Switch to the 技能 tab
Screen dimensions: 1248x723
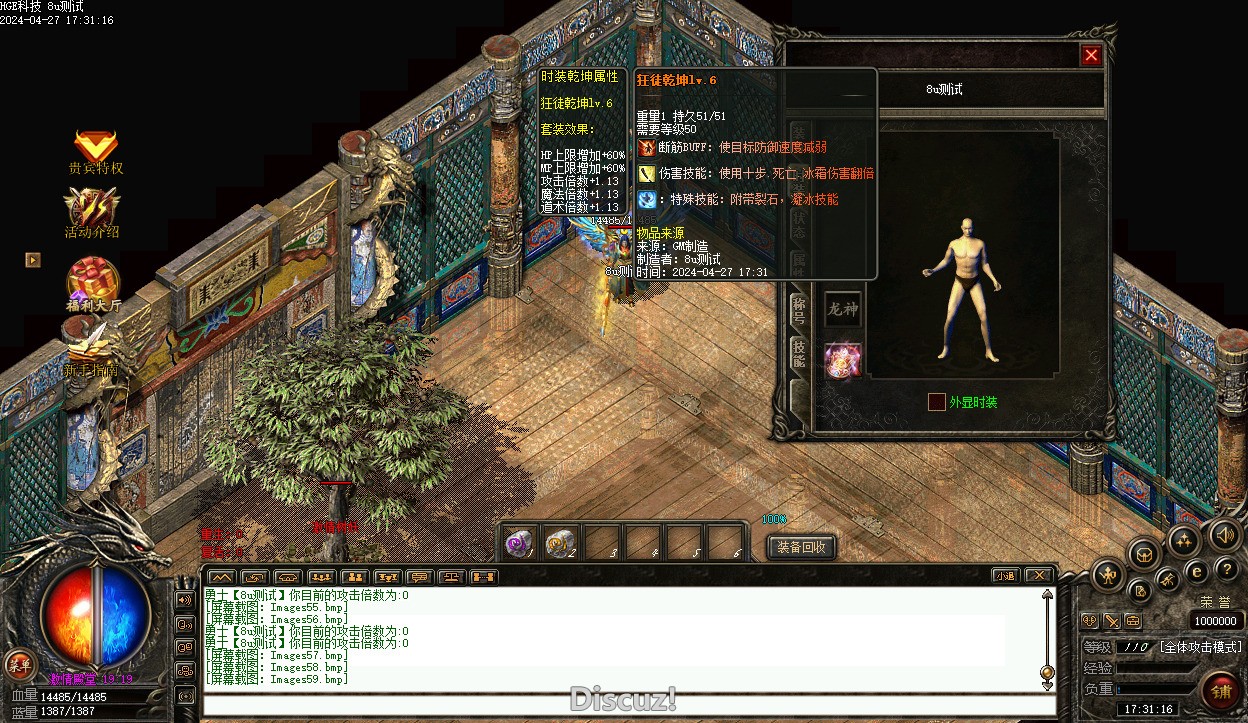[798, 353]
